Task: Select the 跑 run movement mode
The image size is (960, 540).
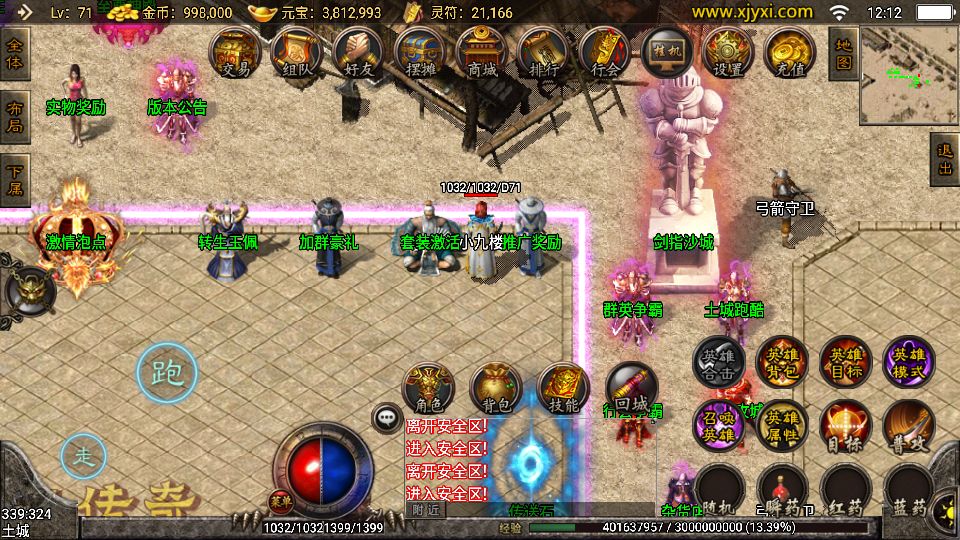Action: click(166, 373)
